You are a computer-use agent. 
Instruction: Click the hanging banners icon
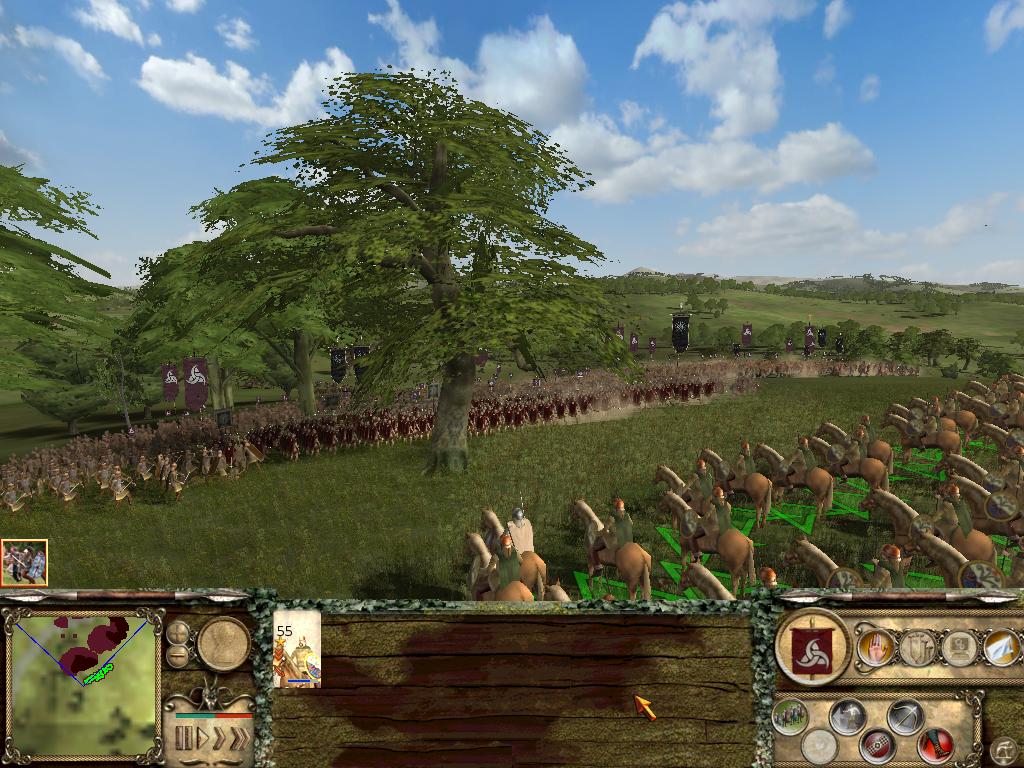[917, 648]
